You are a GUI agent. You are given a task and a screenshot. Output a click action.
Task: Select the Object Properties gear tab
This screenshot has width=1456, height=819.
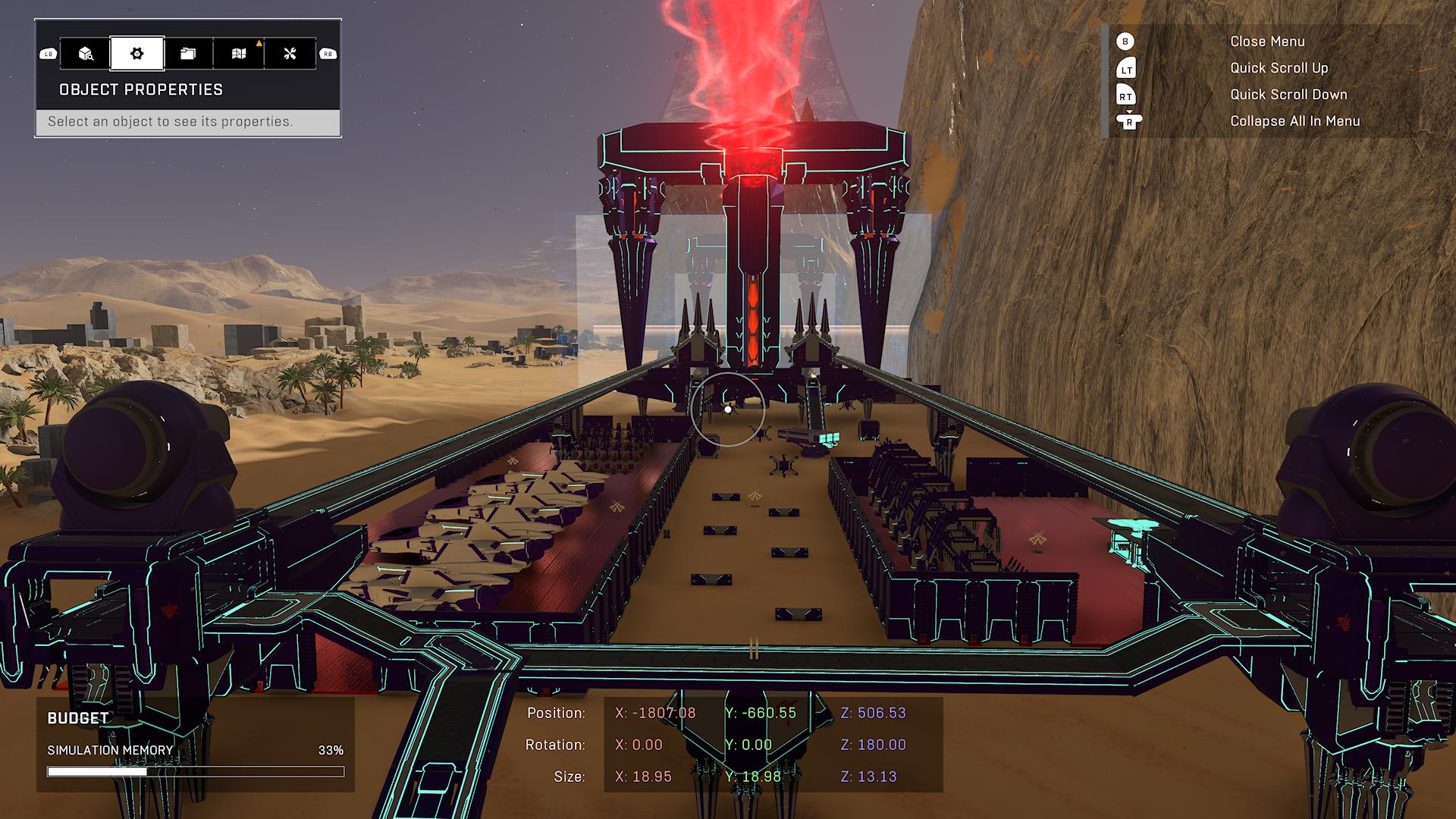[136, 54]
